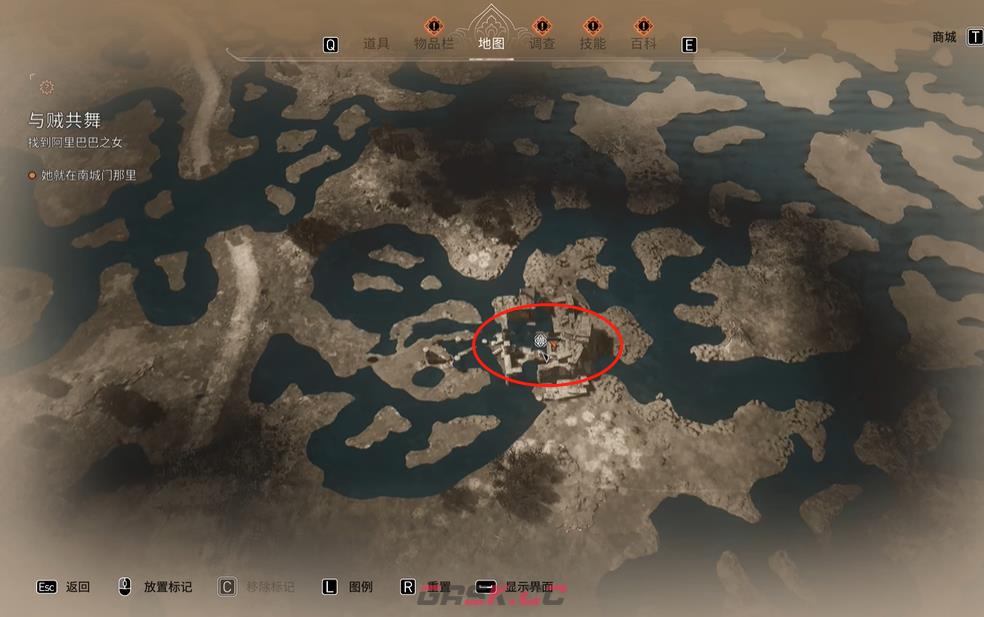This screenshot has height=617, width=984.
Task: Select the quest marker icon on the map
Action: (x=541, y=342)
